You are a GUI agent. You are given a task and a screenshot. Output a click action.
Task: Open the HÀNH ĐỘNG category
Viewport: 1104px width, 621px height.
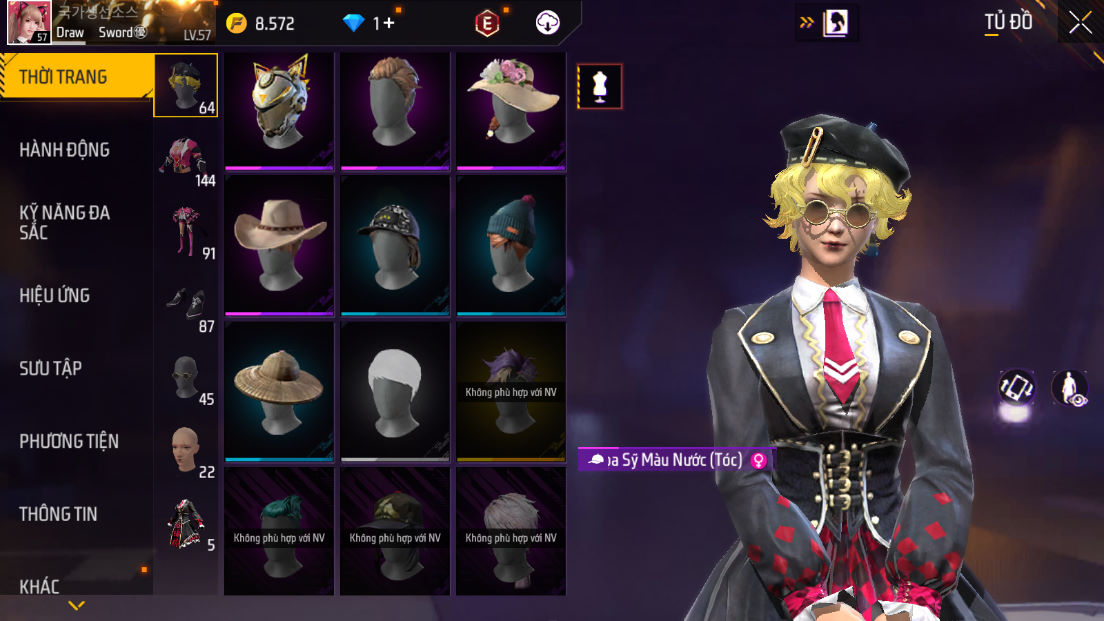click(x=65, y=150)
